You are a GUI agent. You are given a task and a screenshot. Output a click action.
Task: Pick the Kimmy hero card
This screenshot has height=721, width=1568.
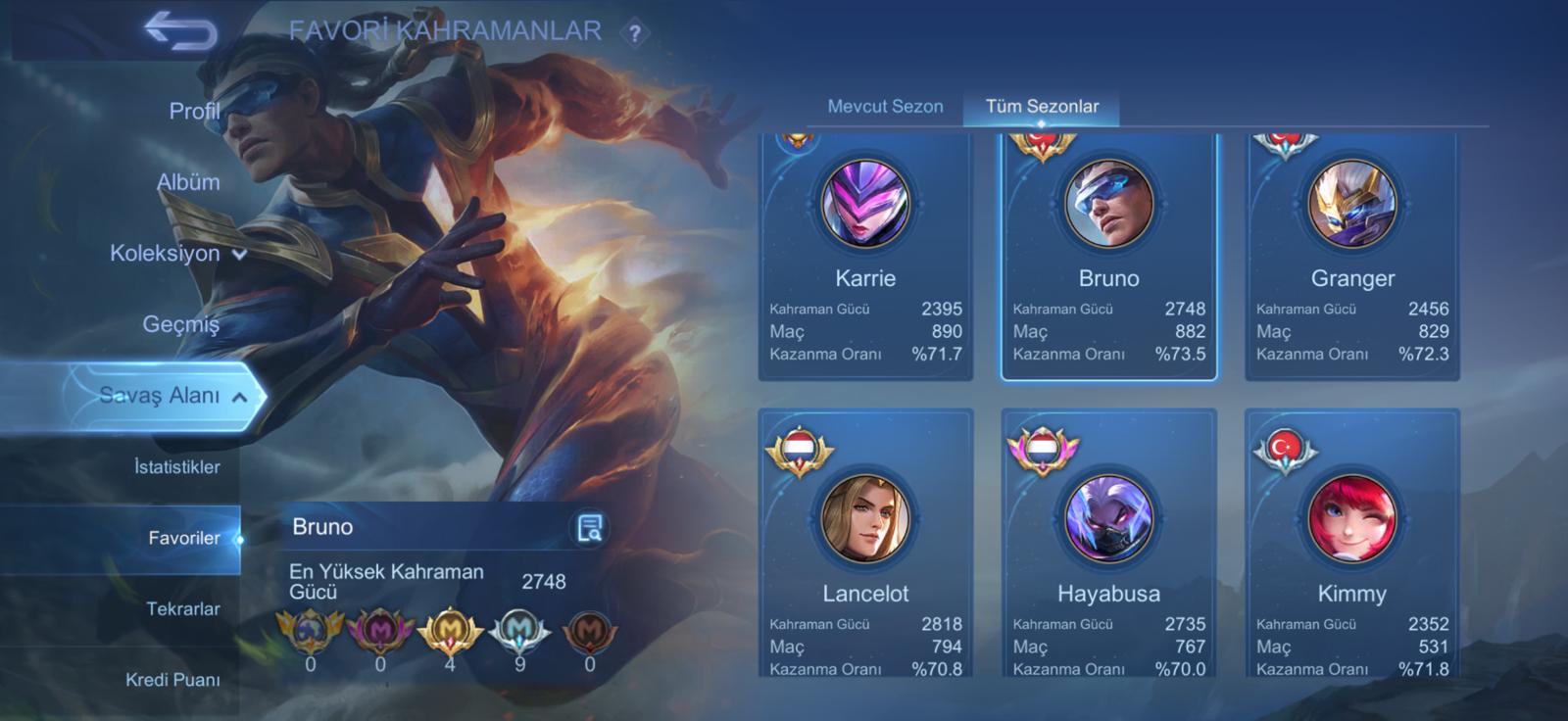point(1351,544)
